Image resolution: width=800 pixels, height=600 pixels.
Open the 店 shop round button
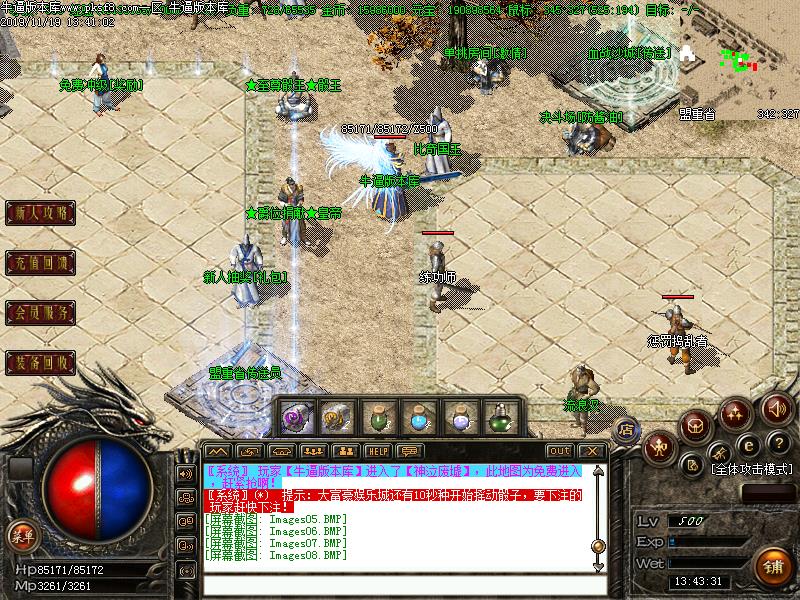point(628,431)
